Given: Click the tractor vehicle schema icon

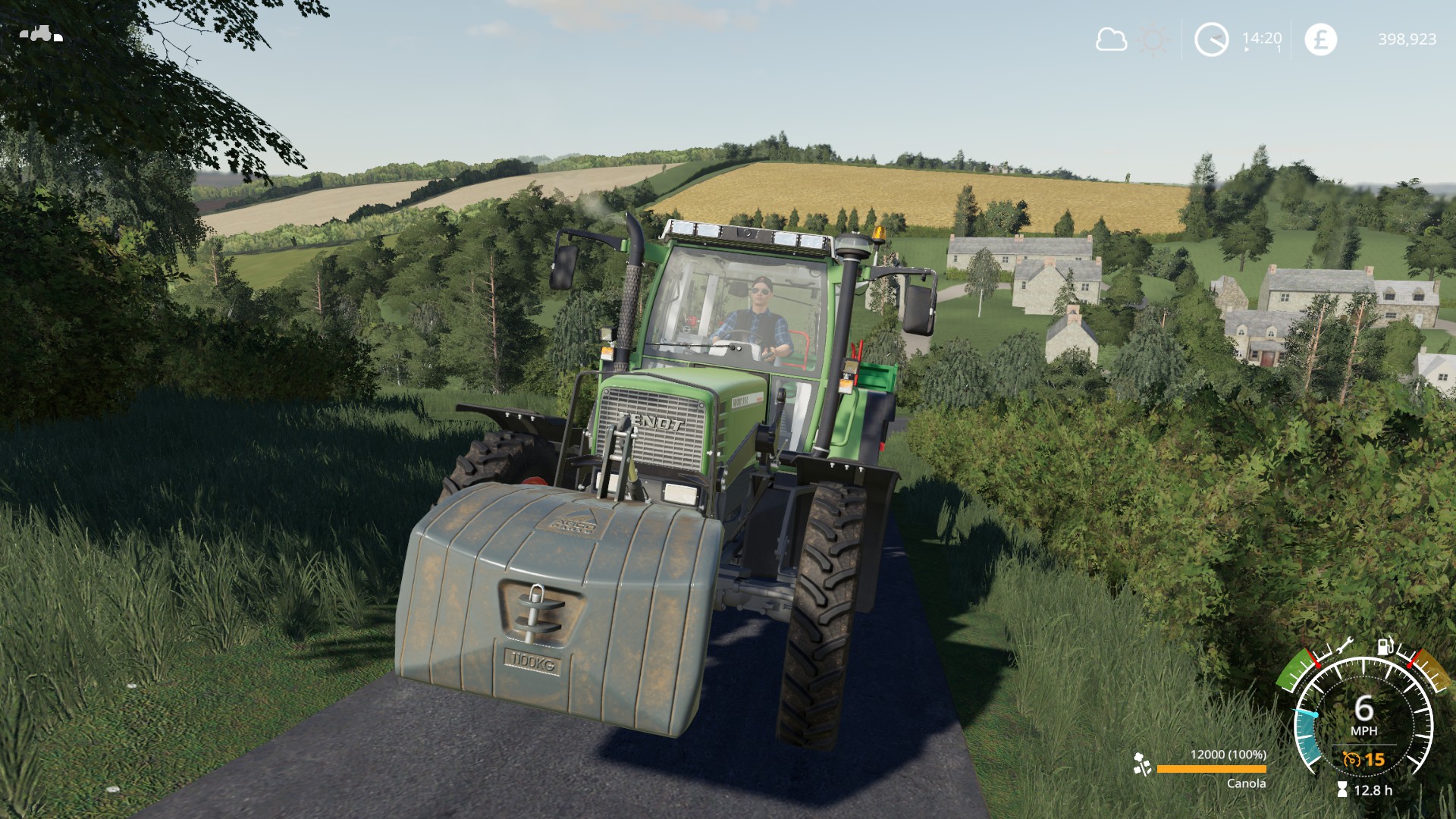Looking at the screenshot, I should pos(40,34).
